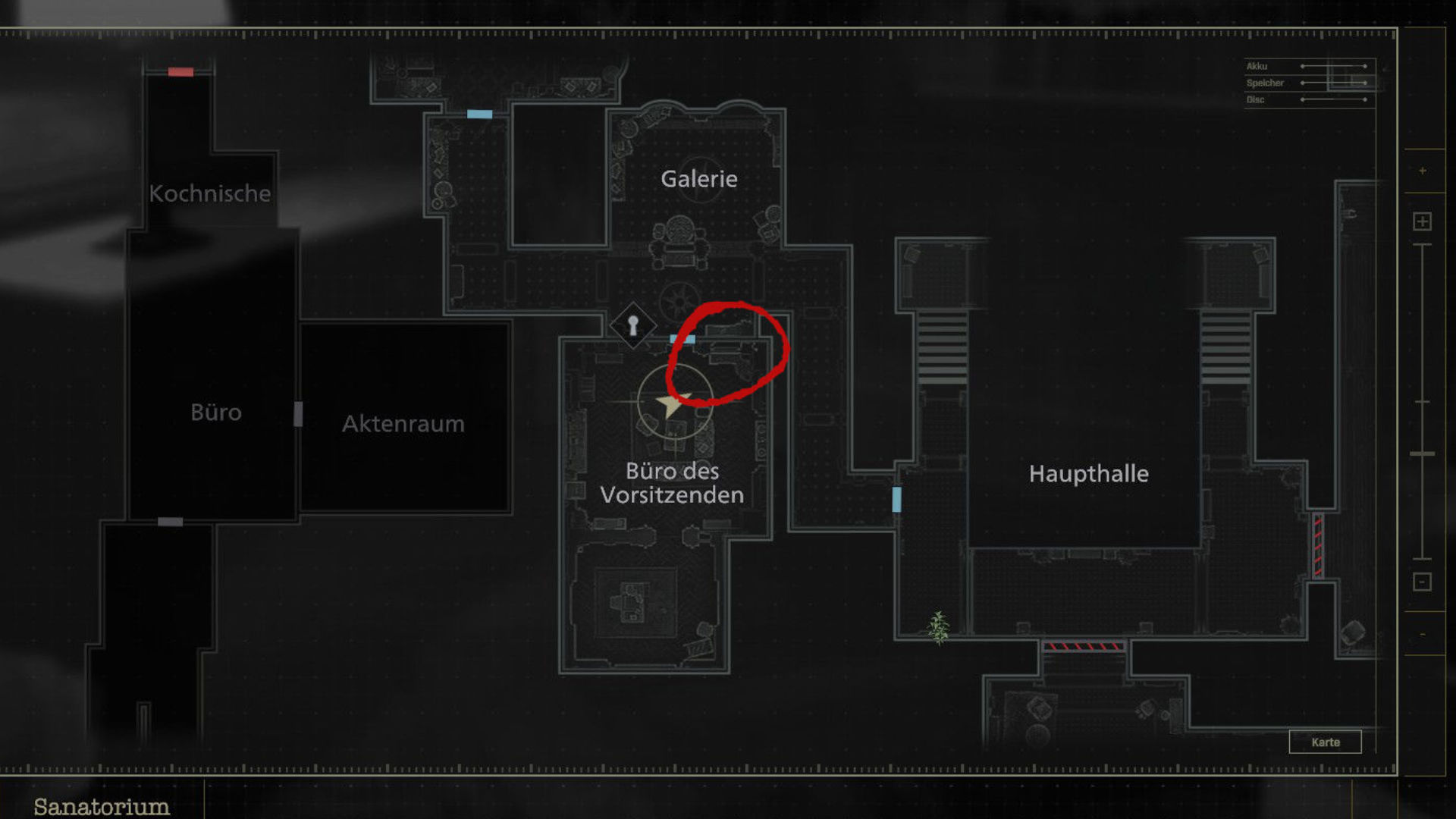Screen dimensions: 1456x819
Task: Click the Büro des Vorsitzenden label
Action: (672, 483)
